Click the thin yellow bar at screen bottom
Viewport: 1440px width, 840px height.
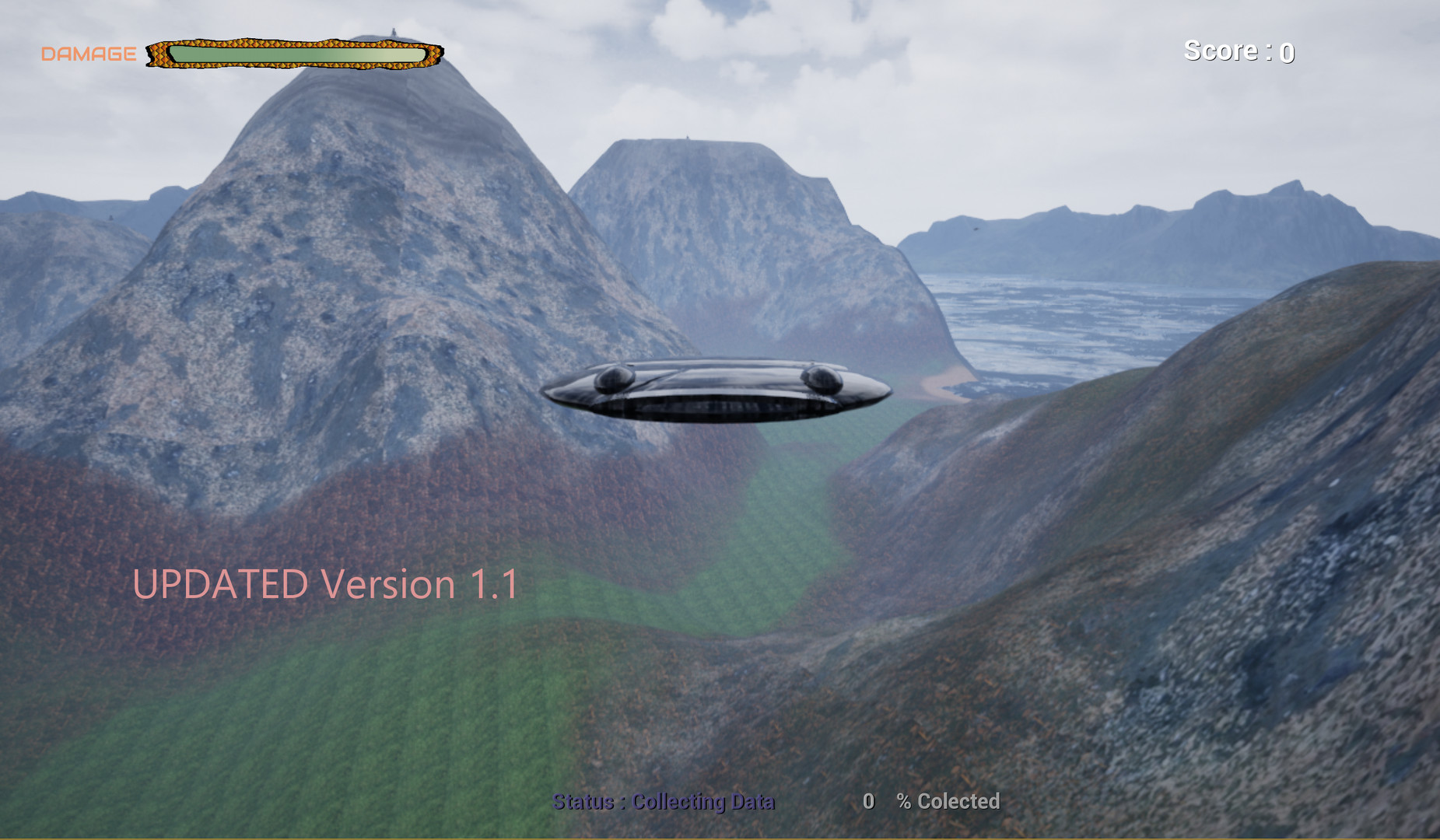pyautogui.click(x=720, y=836)
